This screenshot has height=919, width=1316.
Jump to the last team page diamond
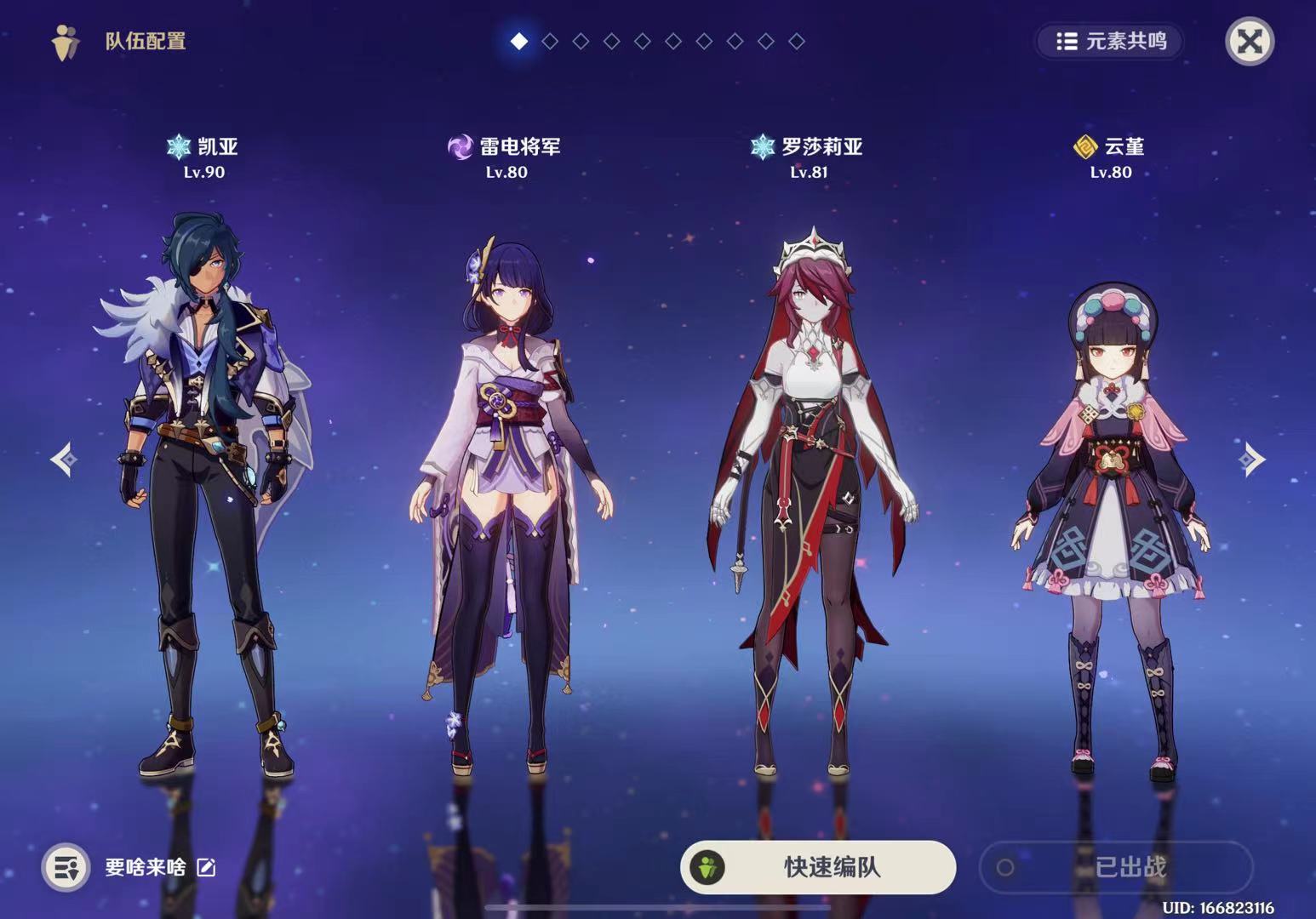797,41
